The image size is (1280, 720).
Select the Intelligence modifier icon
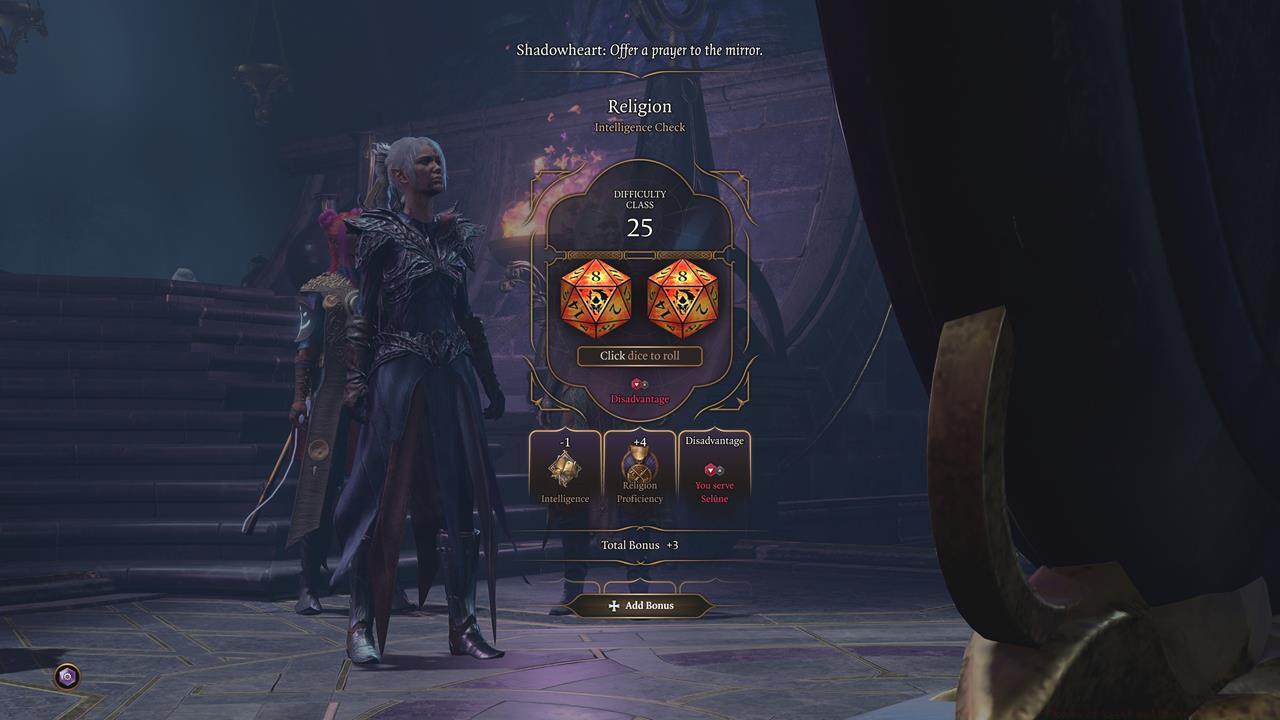pyautogui.click(x=565, y=466)
